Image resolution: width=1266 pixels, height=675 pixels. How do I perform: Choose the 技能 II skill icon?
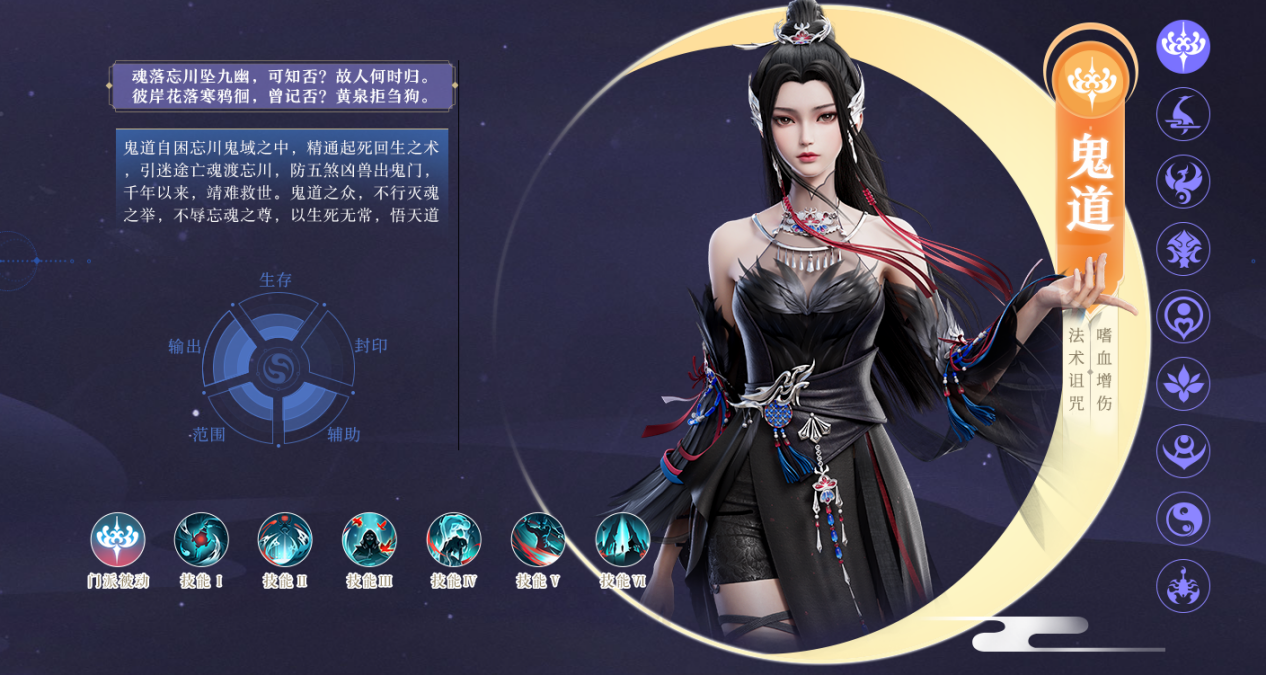[x=285, y=540]
